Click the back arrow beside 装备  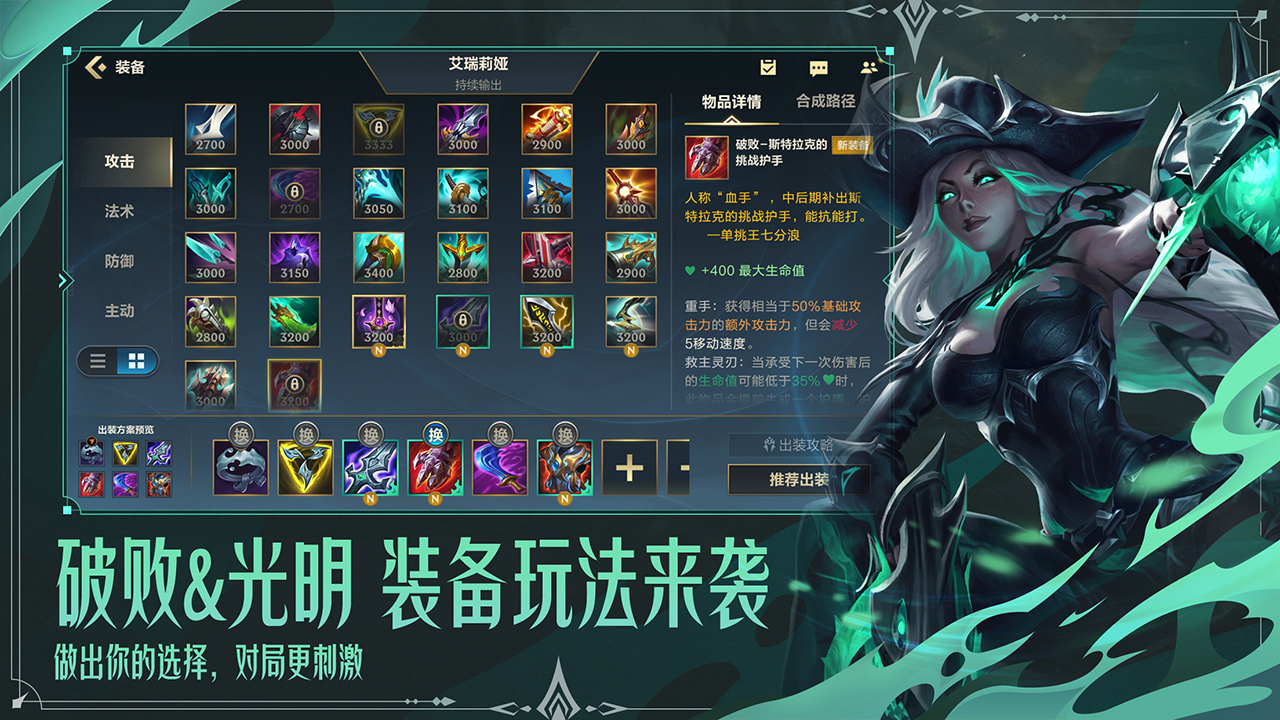click(x=95, y=65)
